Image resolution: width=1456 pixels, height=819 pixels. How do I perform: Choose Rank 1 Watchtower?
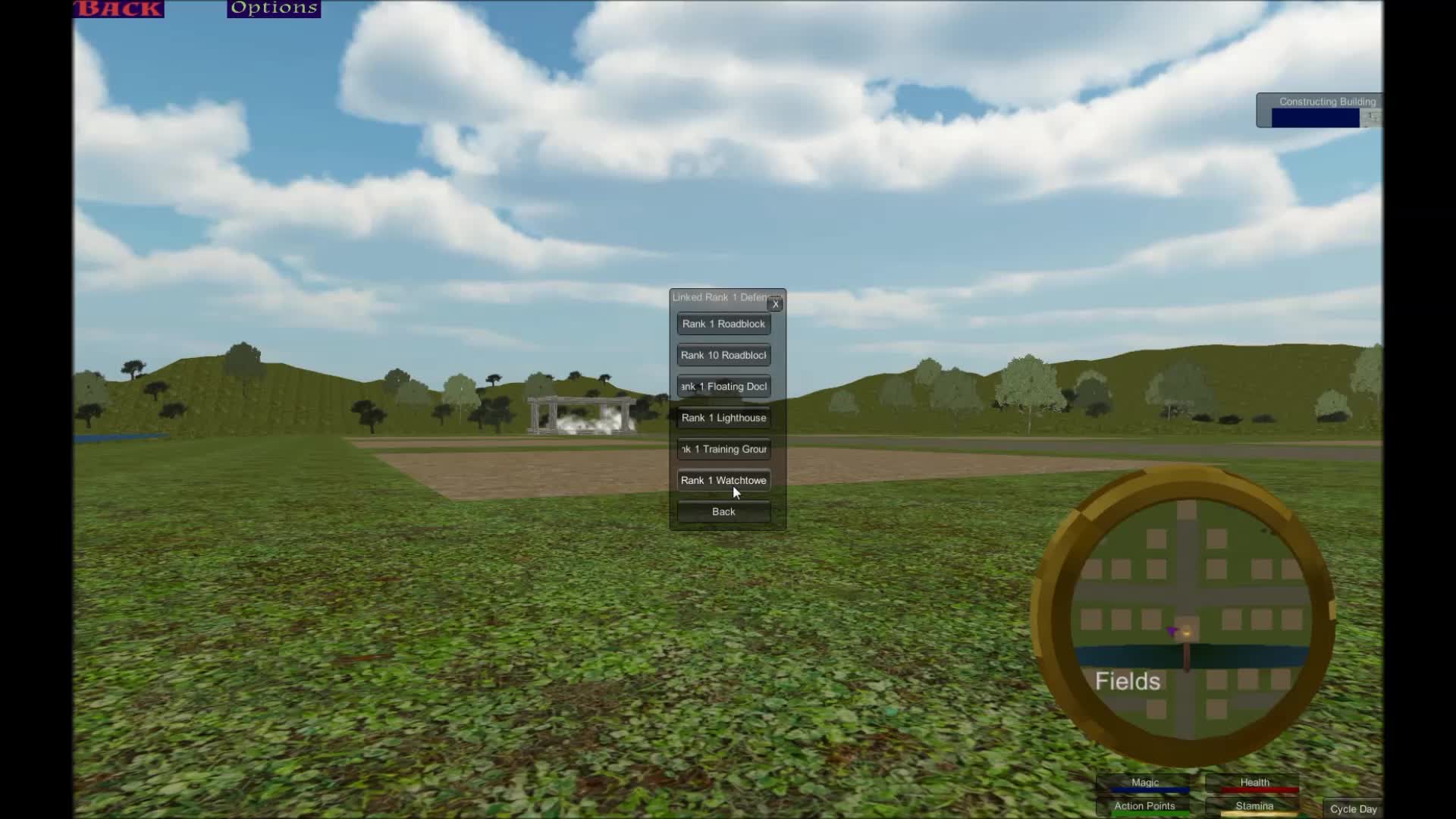click(x=723, y=480)
